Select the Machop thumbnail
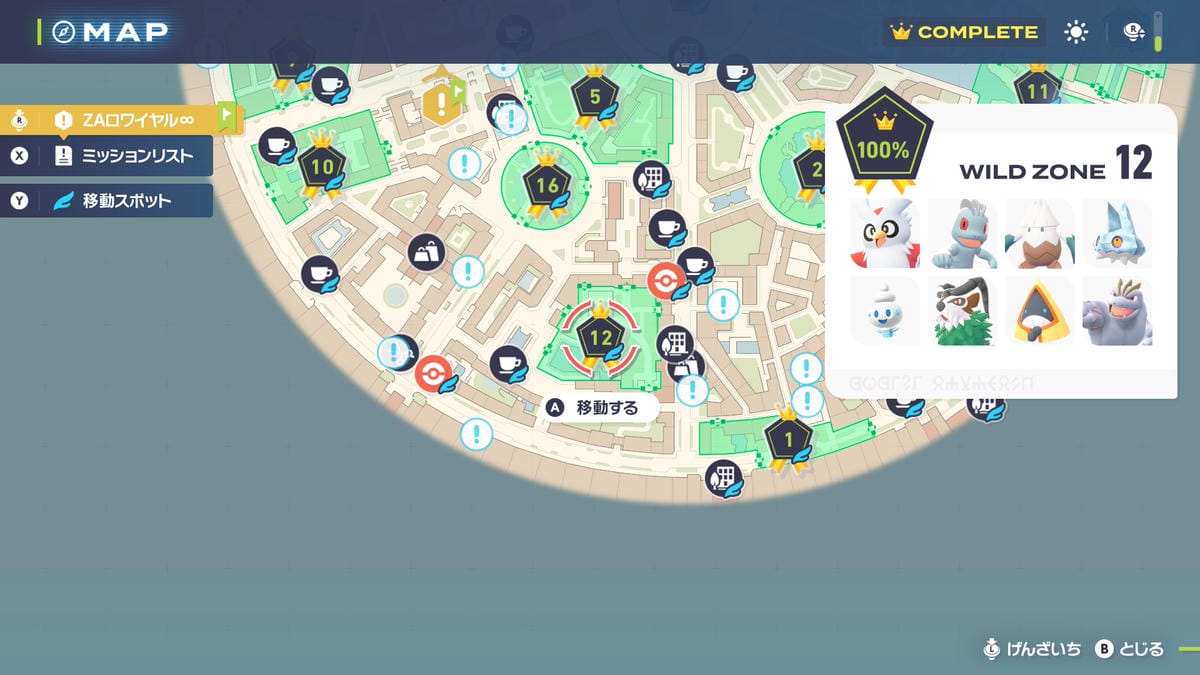 [x=962, y=233]
